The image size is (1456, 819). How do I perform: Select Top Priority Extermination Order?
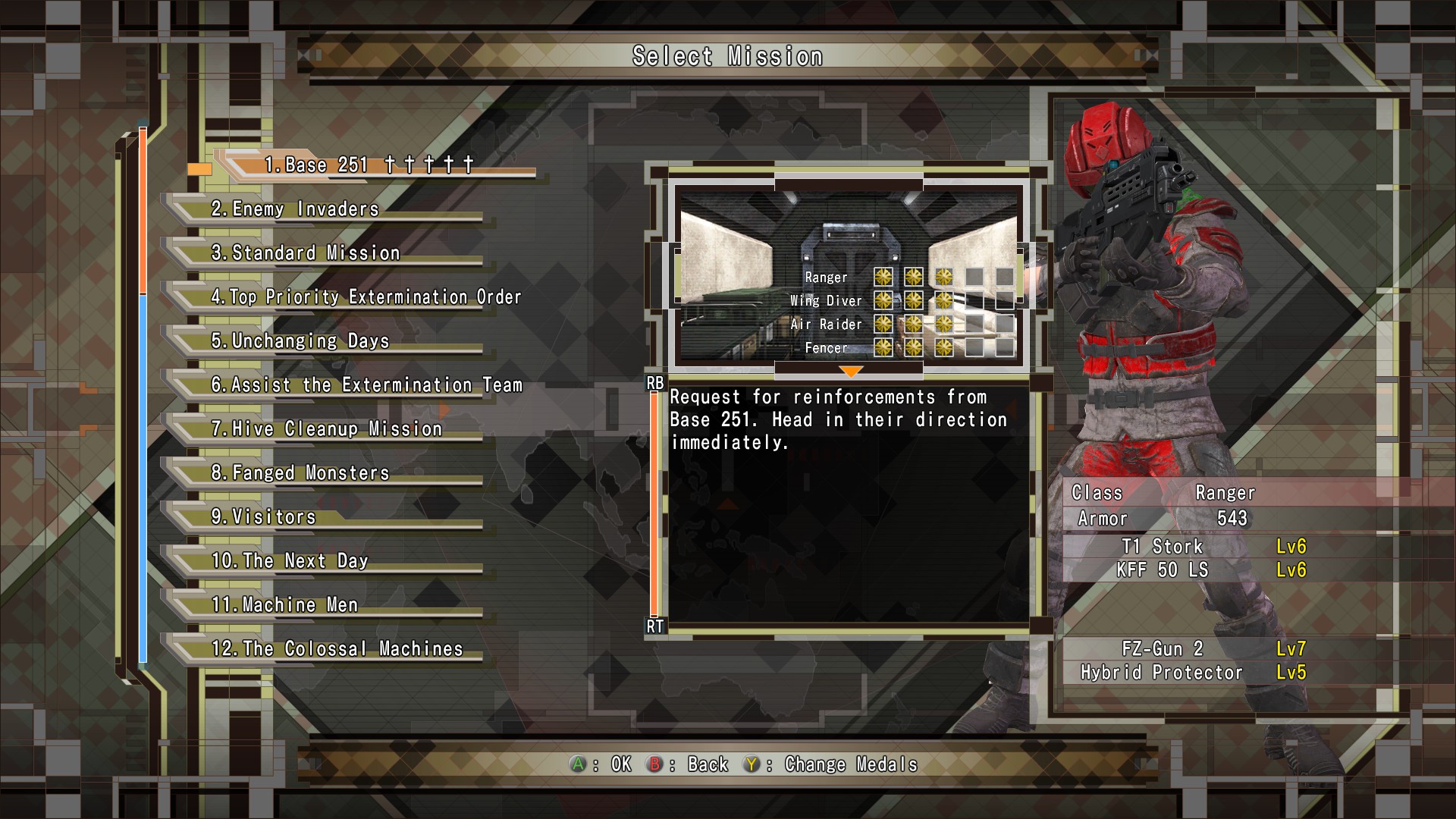tap(366, 297)
